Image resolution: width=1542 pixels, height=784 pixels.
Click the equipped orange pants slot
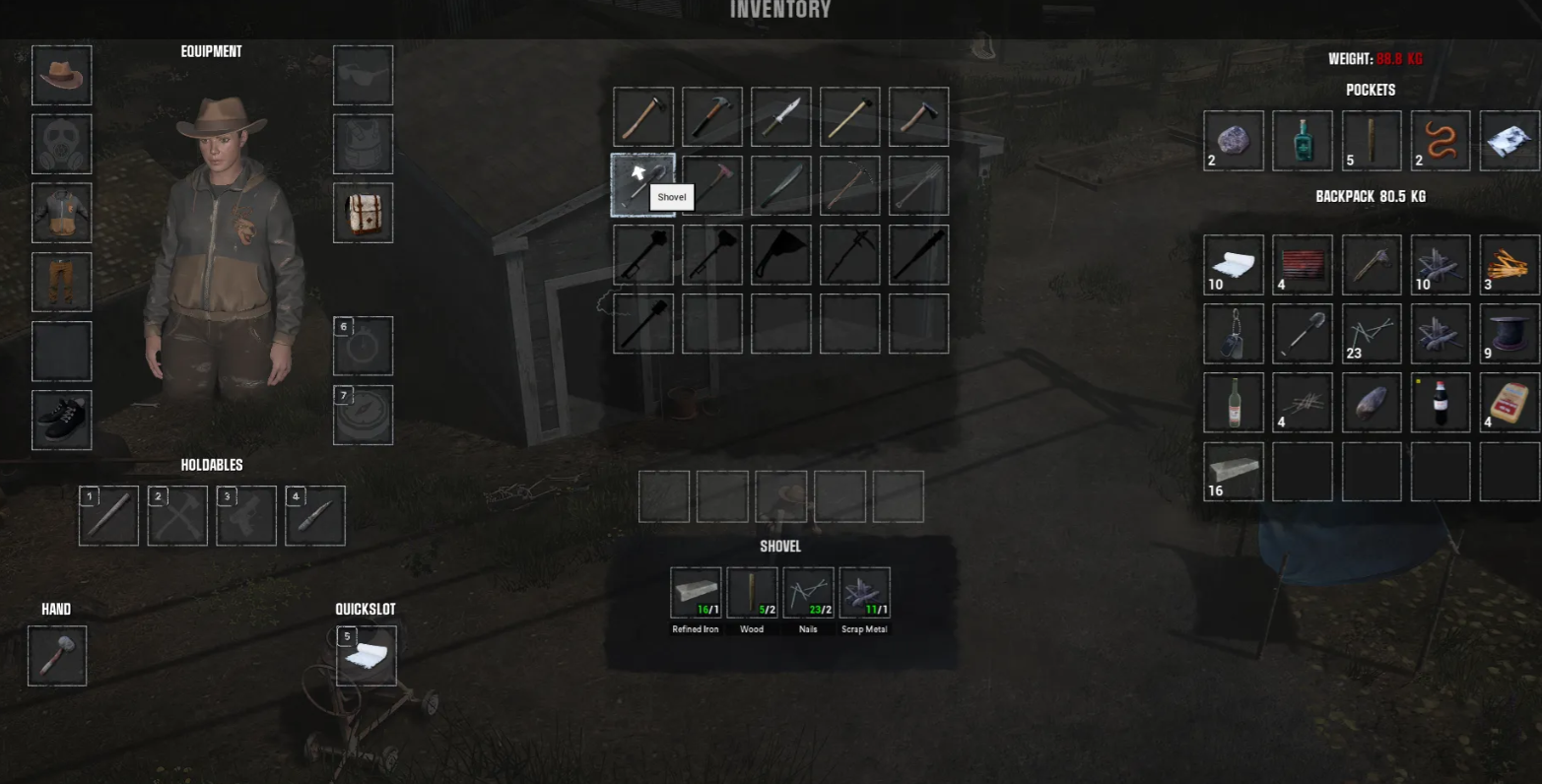pyautogui.click(x=61, y=282)
